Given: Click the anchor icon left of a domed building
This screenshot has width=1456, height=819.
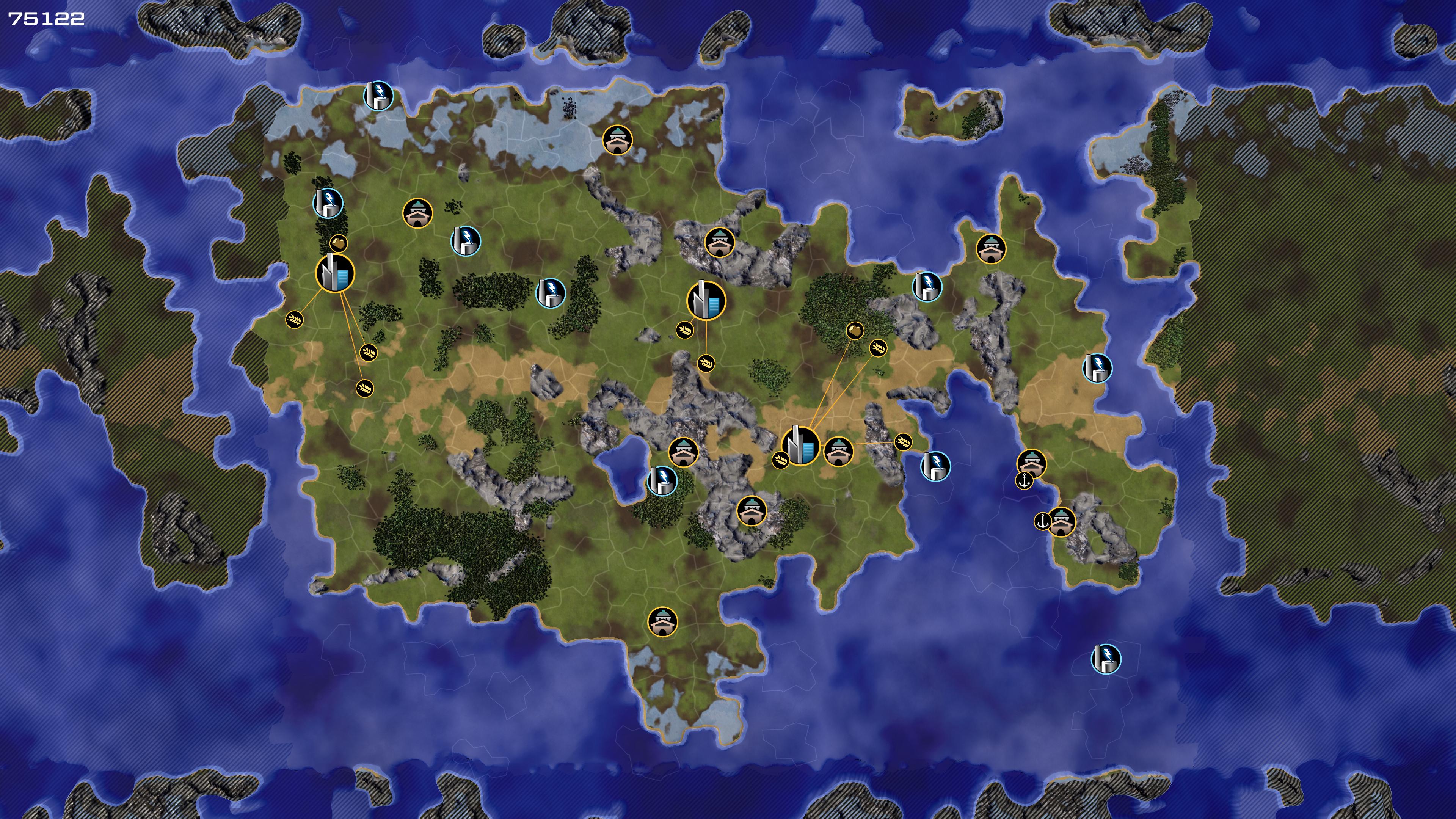Looking at the screenshot, I should coord(1042,521).
